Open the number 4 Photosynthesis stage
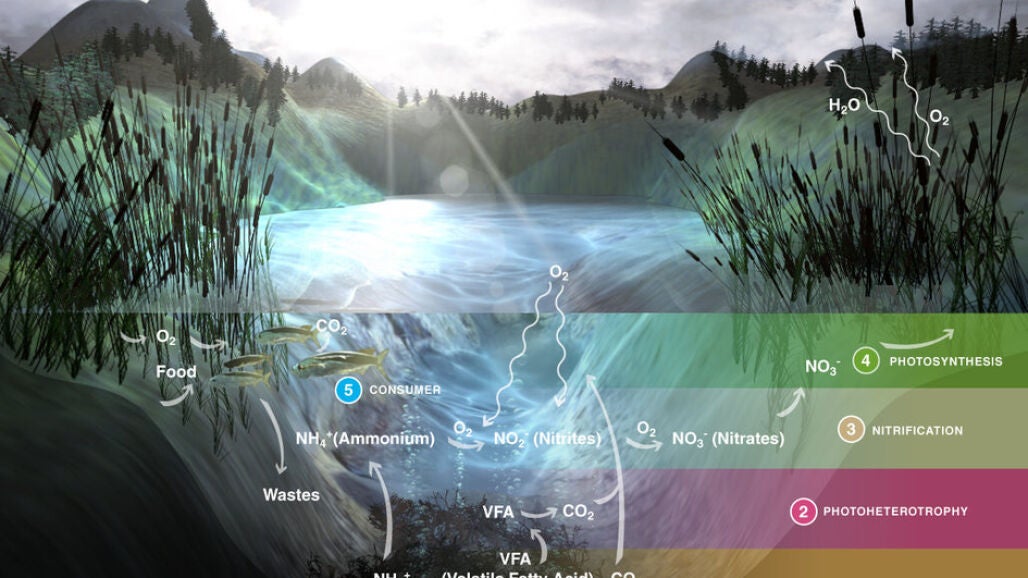 point(866,361)
